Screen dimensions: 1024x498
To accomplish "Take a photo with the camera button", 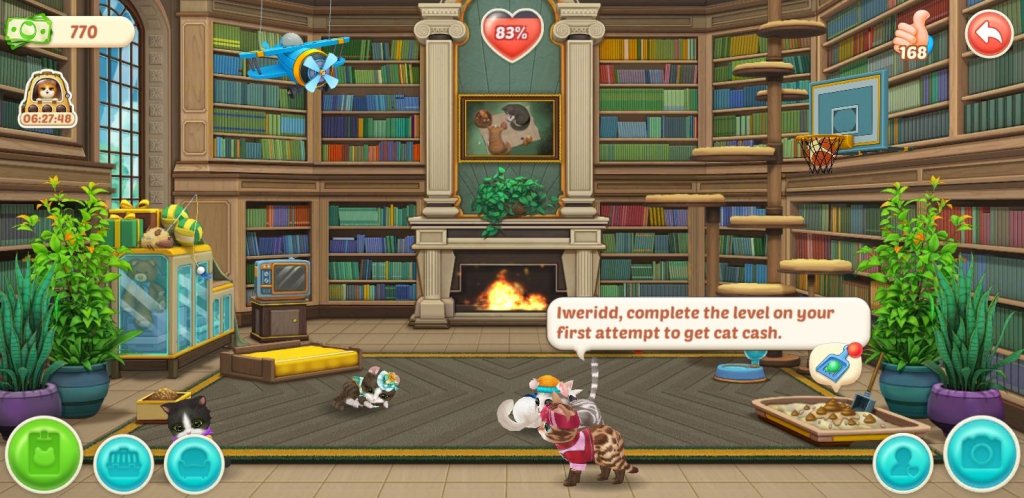I will pos(981,455).
